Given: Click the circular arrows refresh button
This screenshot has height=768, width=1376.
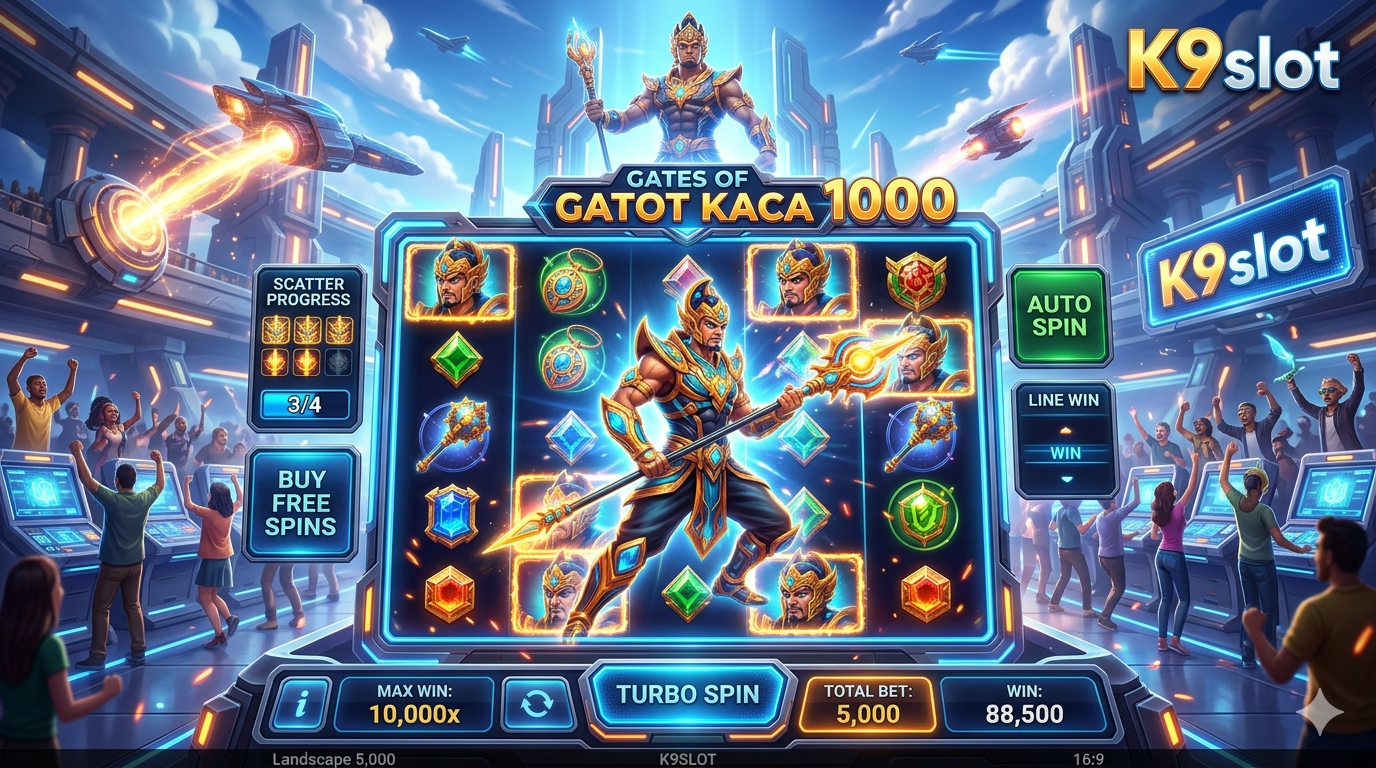Looking at the screenshot, I should [536, 703].
